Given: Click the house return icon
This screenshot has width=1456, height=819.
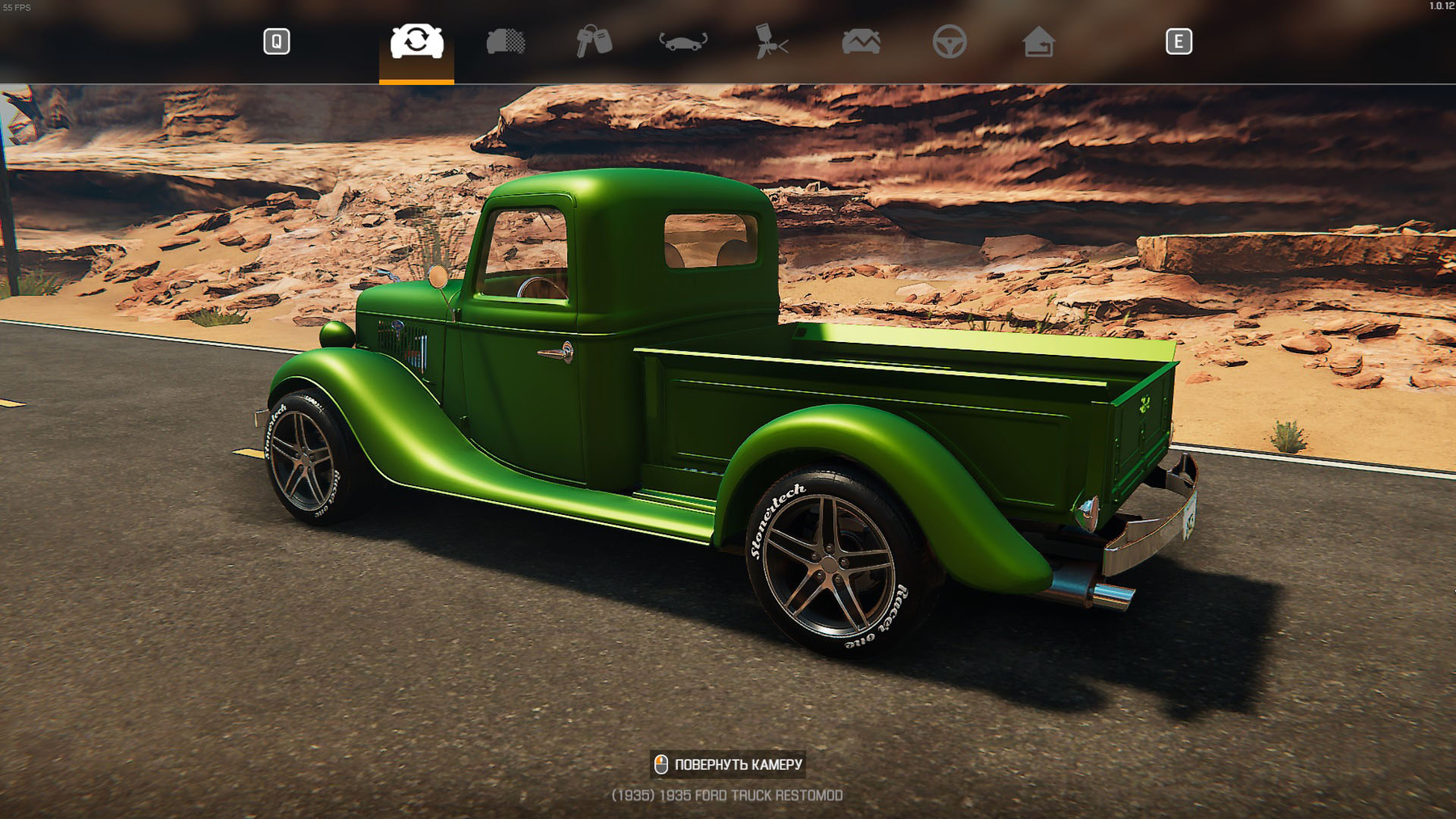Looking at the screenshot, I should point(1038,42).
